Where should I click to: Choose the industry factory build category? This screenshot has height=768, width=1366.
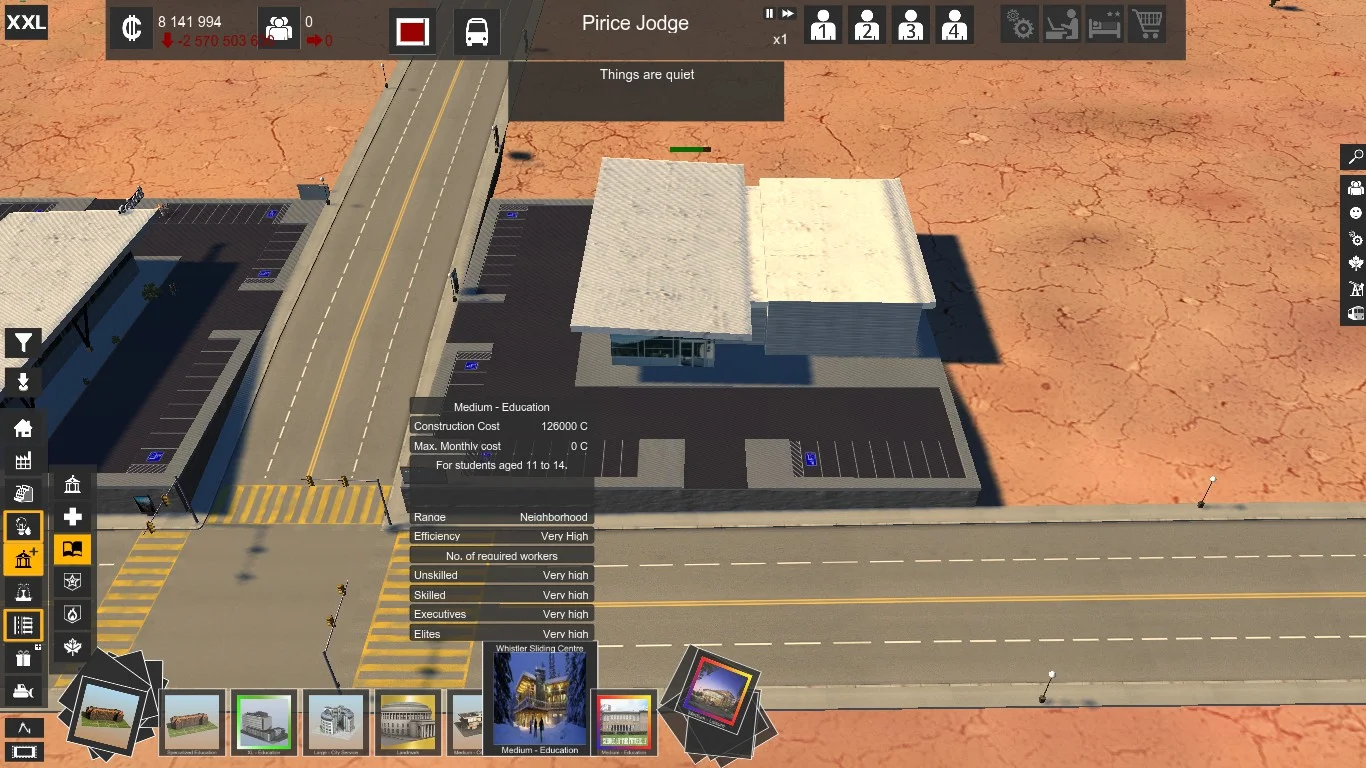pyautogui.click(x=23, y=461)
